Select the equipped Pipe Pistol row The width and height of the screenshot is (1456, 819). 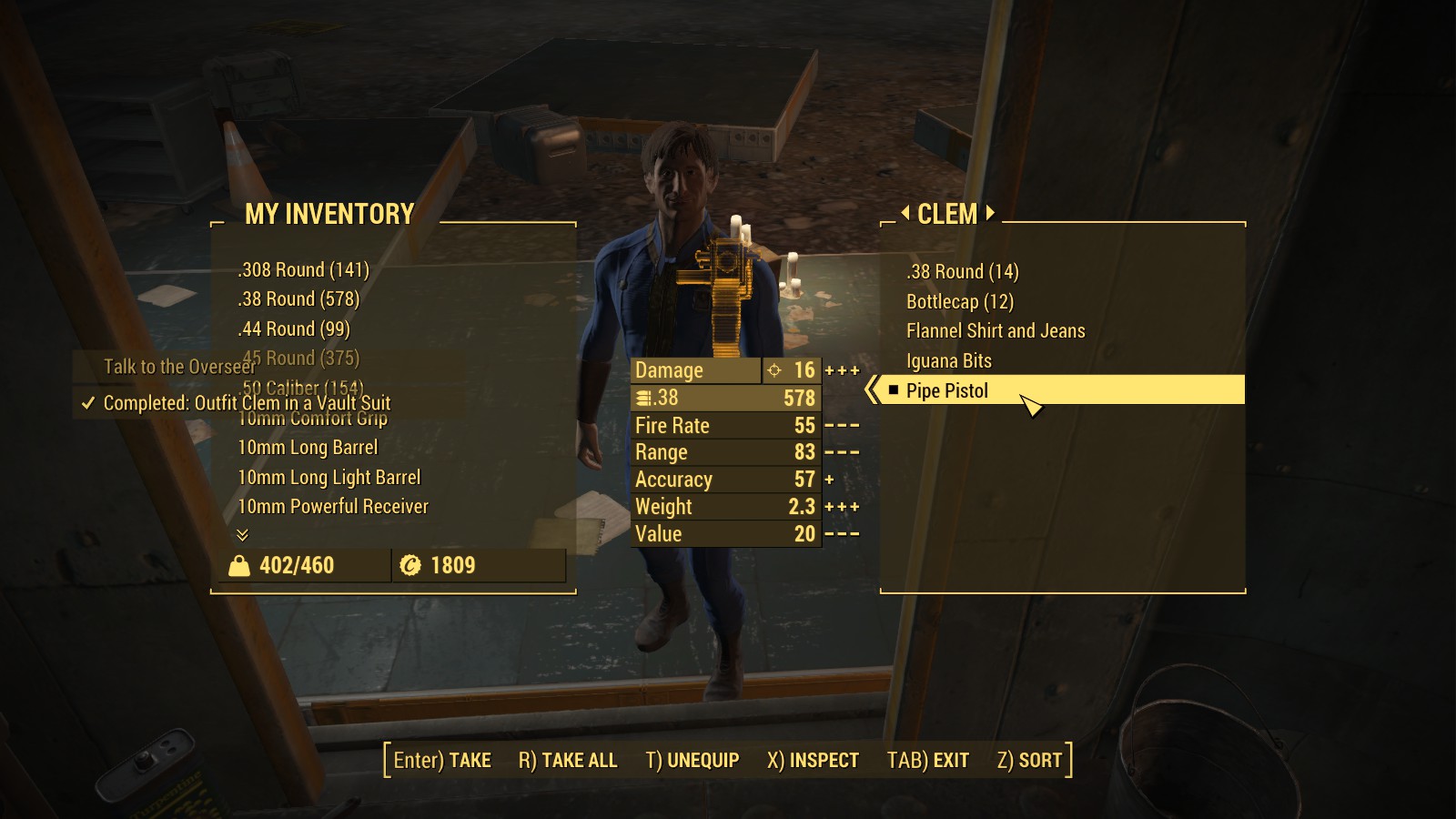pos(947,391)
